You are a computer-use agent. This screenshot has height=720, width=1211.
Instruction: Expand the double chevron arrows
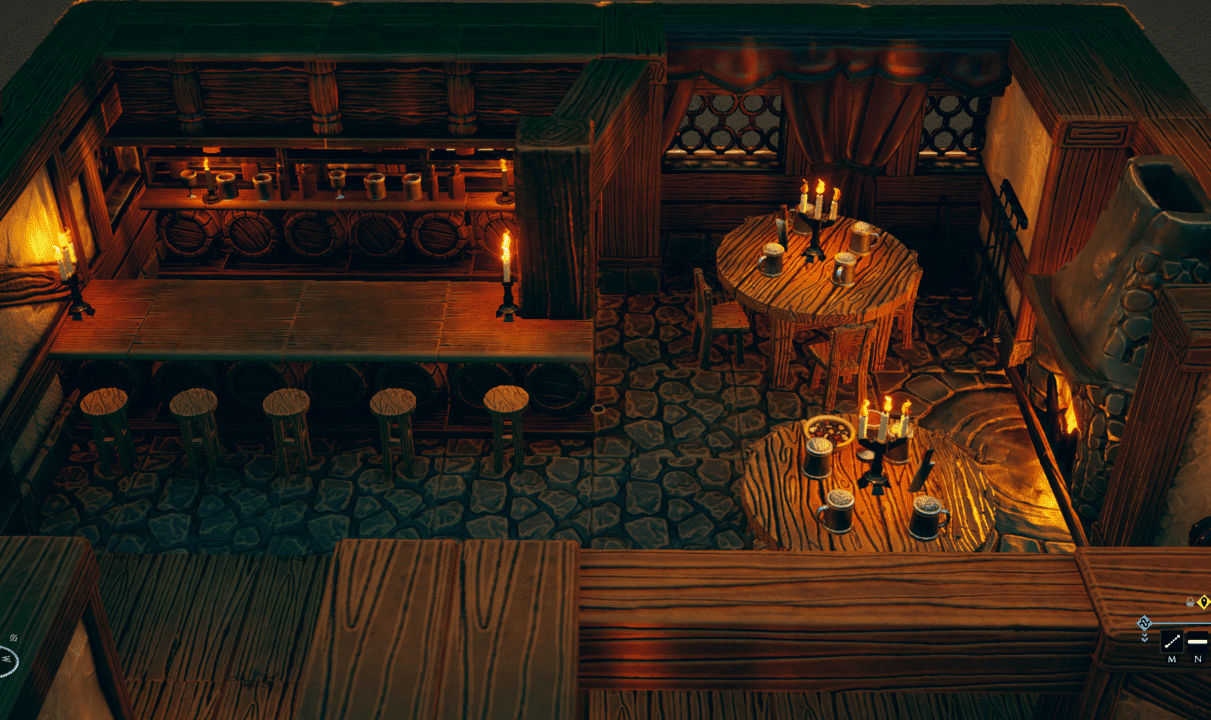click(x=1145, y=637)
